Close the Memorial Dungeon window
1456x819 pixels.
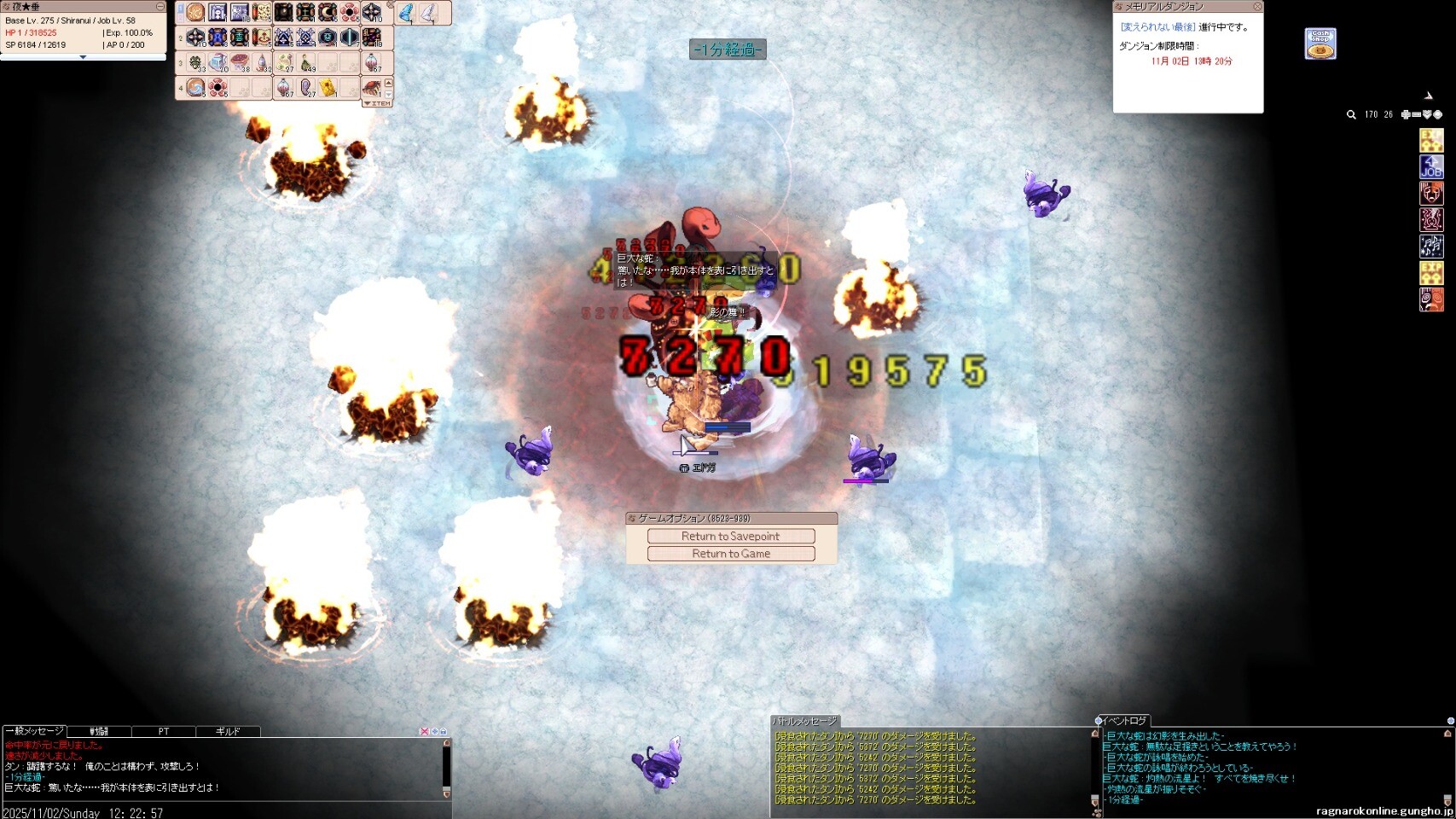(x=1256, y=7)
